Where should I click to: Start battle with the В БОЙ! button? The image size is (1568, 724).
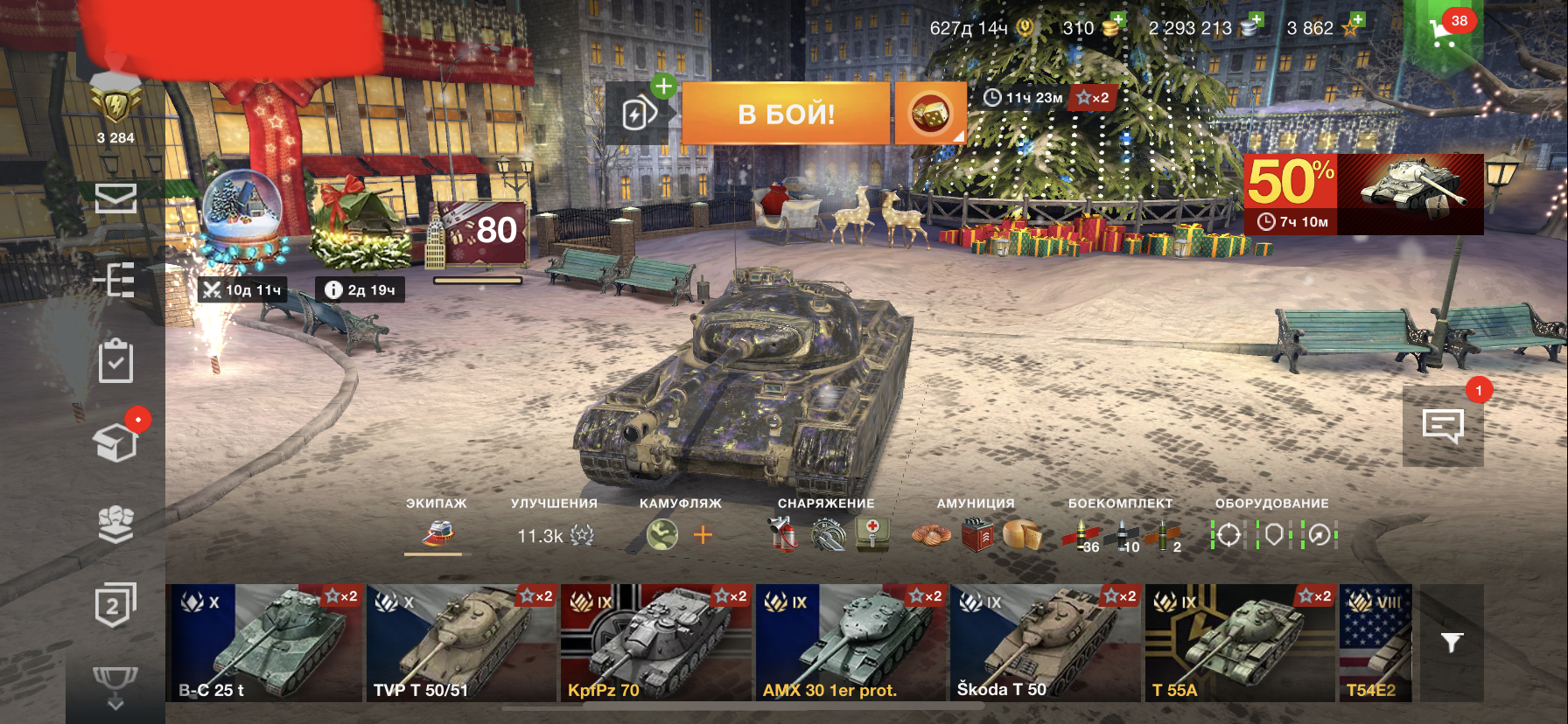tap(785, 114)
